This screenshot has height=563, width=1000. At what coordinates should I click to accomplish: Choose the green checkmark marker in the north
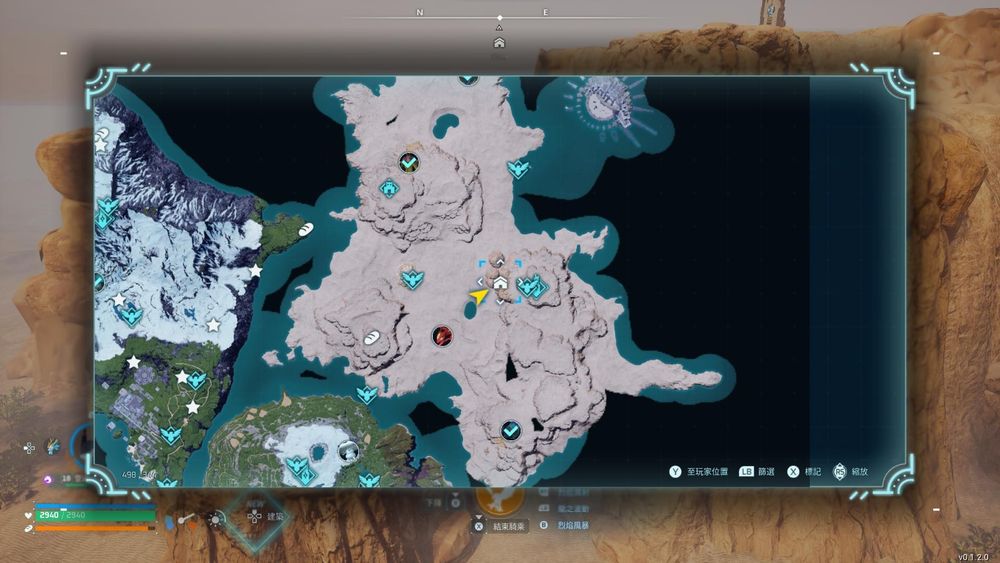click(408, 161)
